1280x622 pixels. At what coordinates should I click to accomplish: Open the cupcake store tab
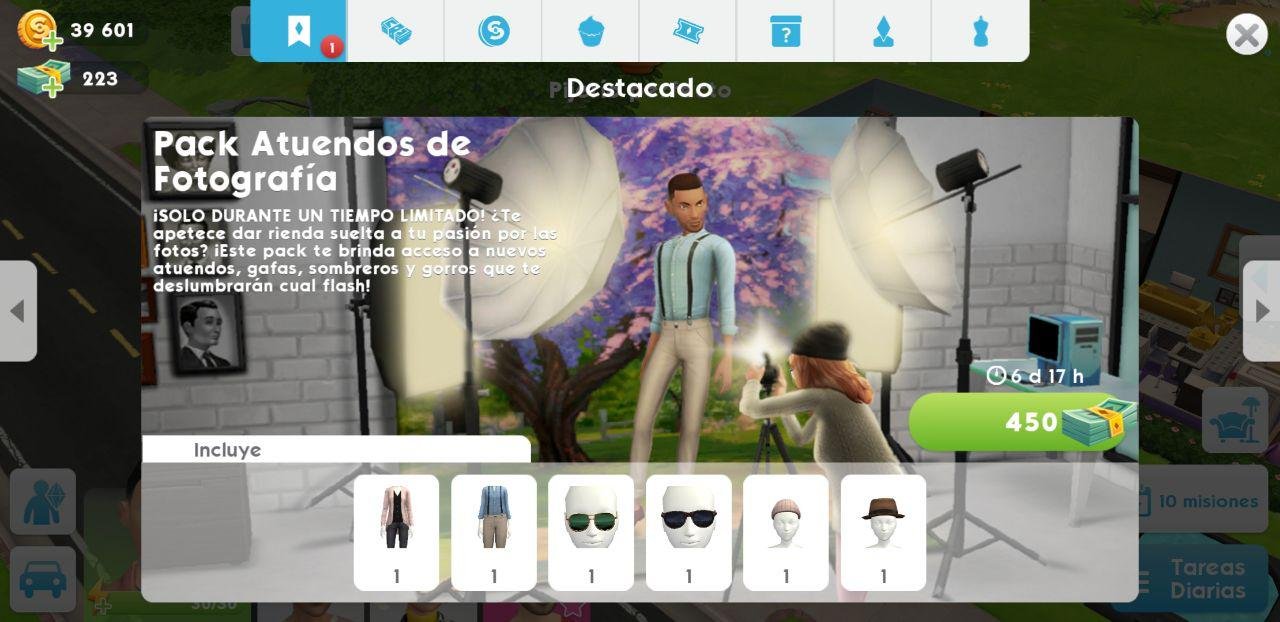click(591, 31)
